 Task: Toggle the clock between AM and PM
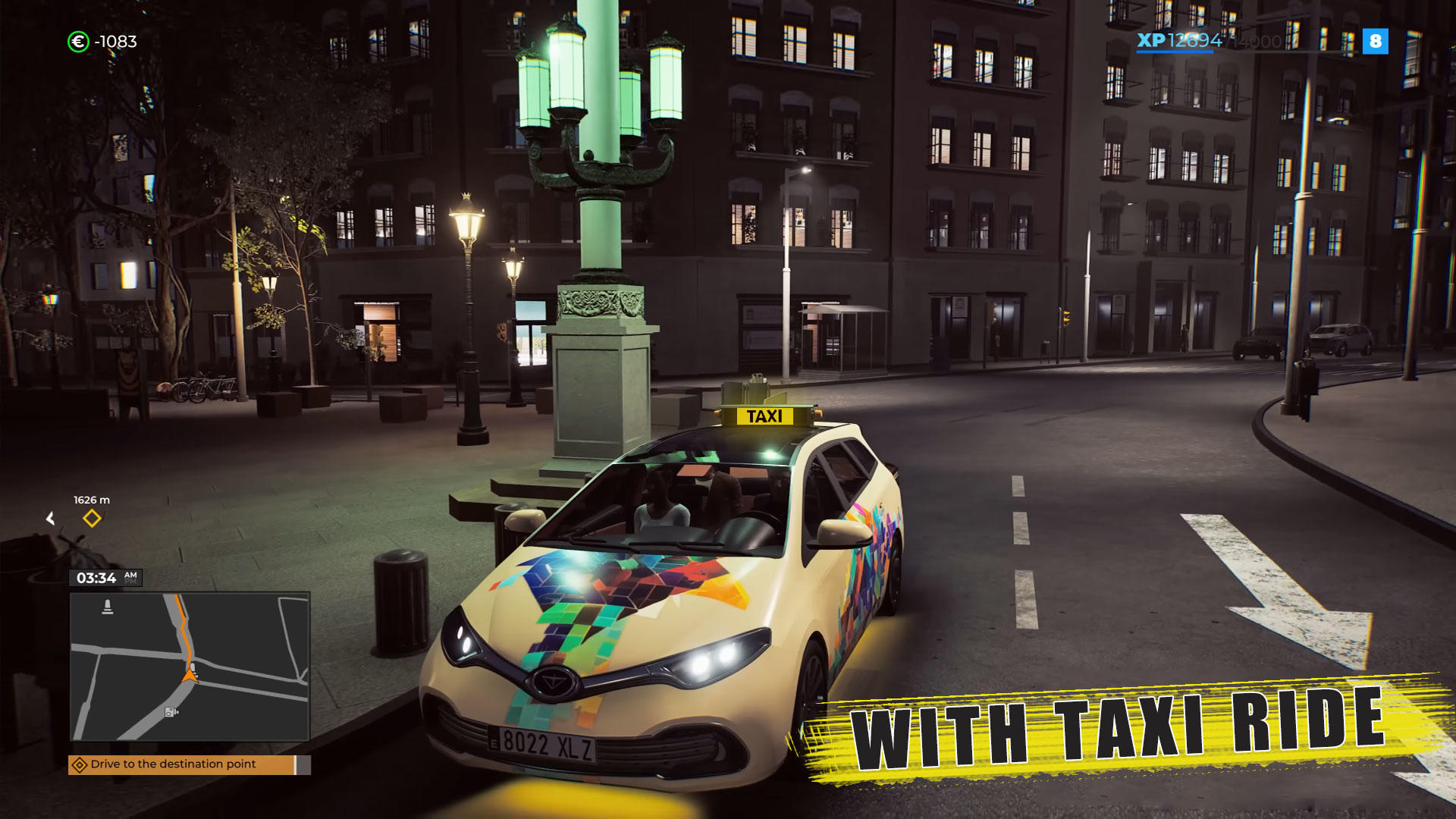point(129,577)
